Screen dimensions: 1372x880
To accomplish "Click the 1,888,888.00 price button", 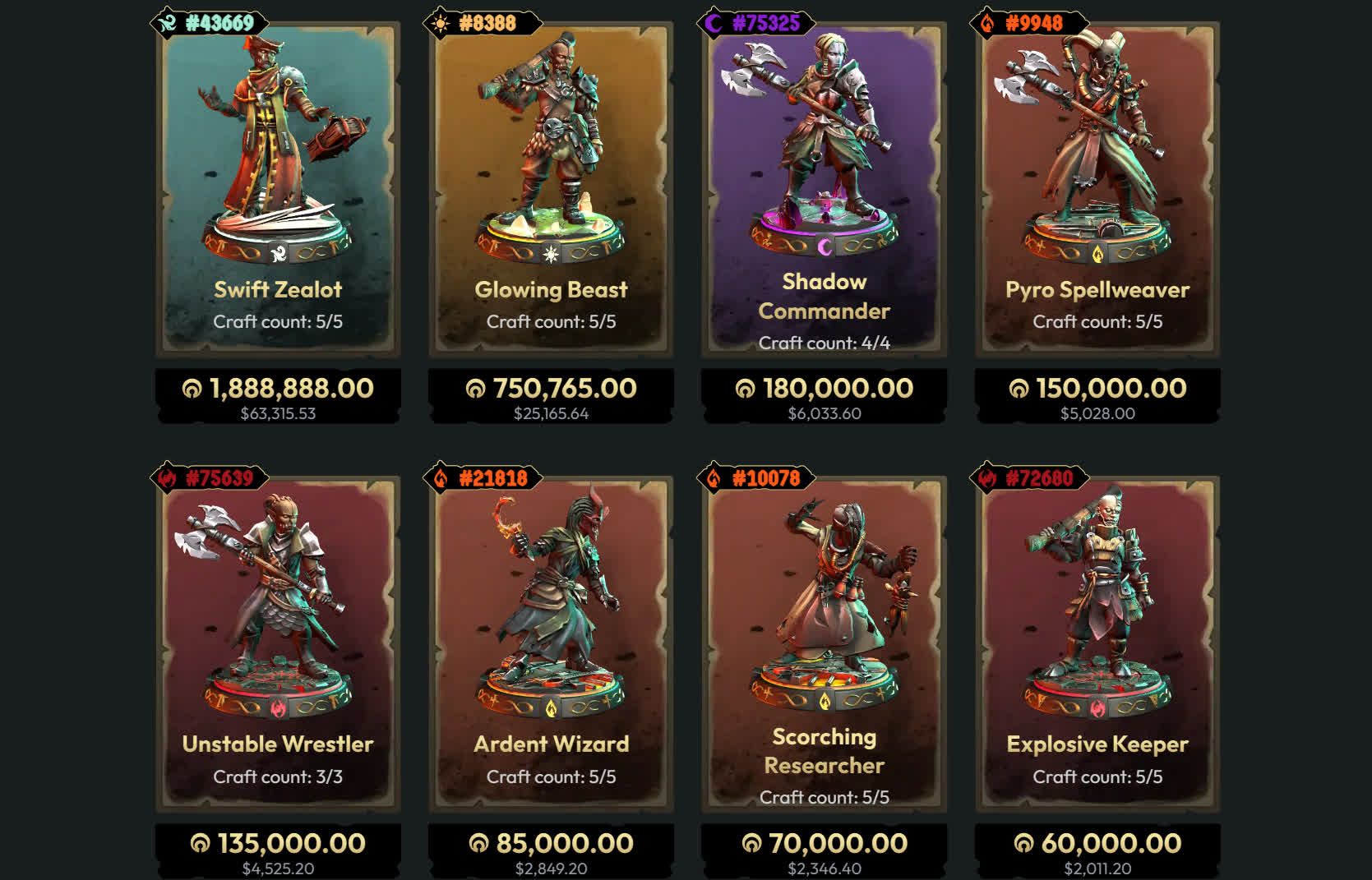I will point(278,396).
